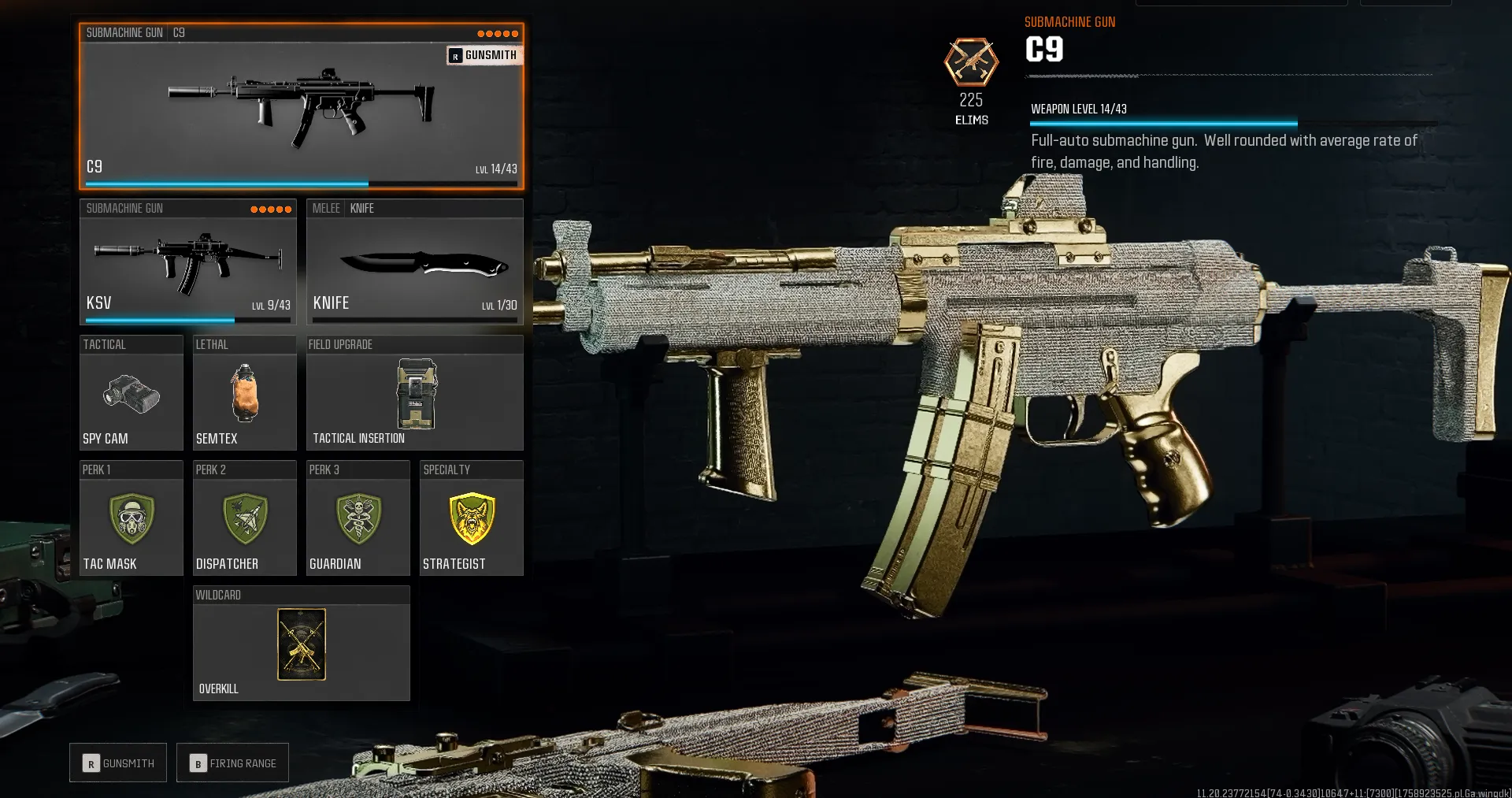Select the KSV submachine gun slot

[187, 264]
